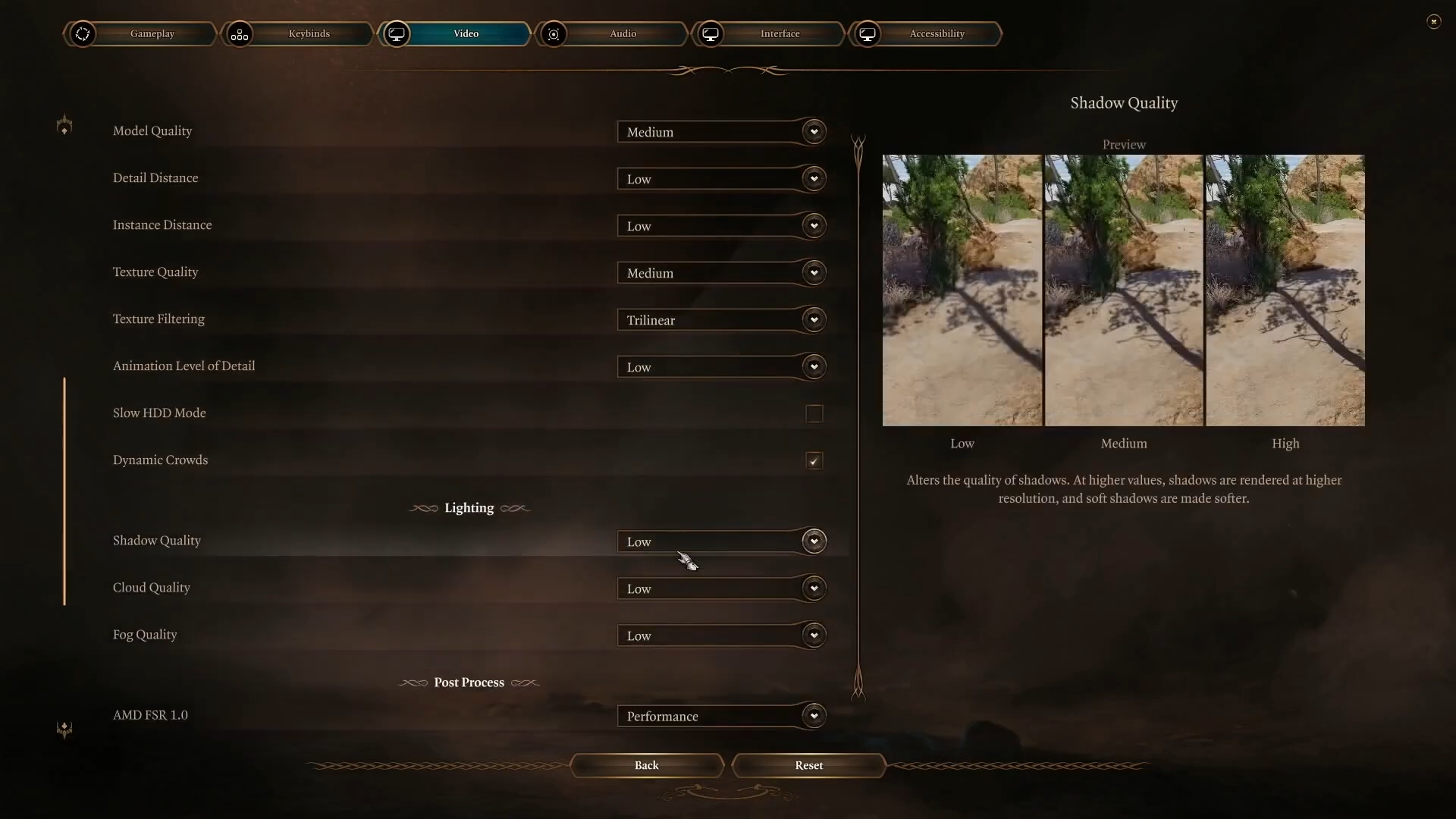Click the Back button
Viewport: 1456px width, 819px height.
click(x=647, y=765)
